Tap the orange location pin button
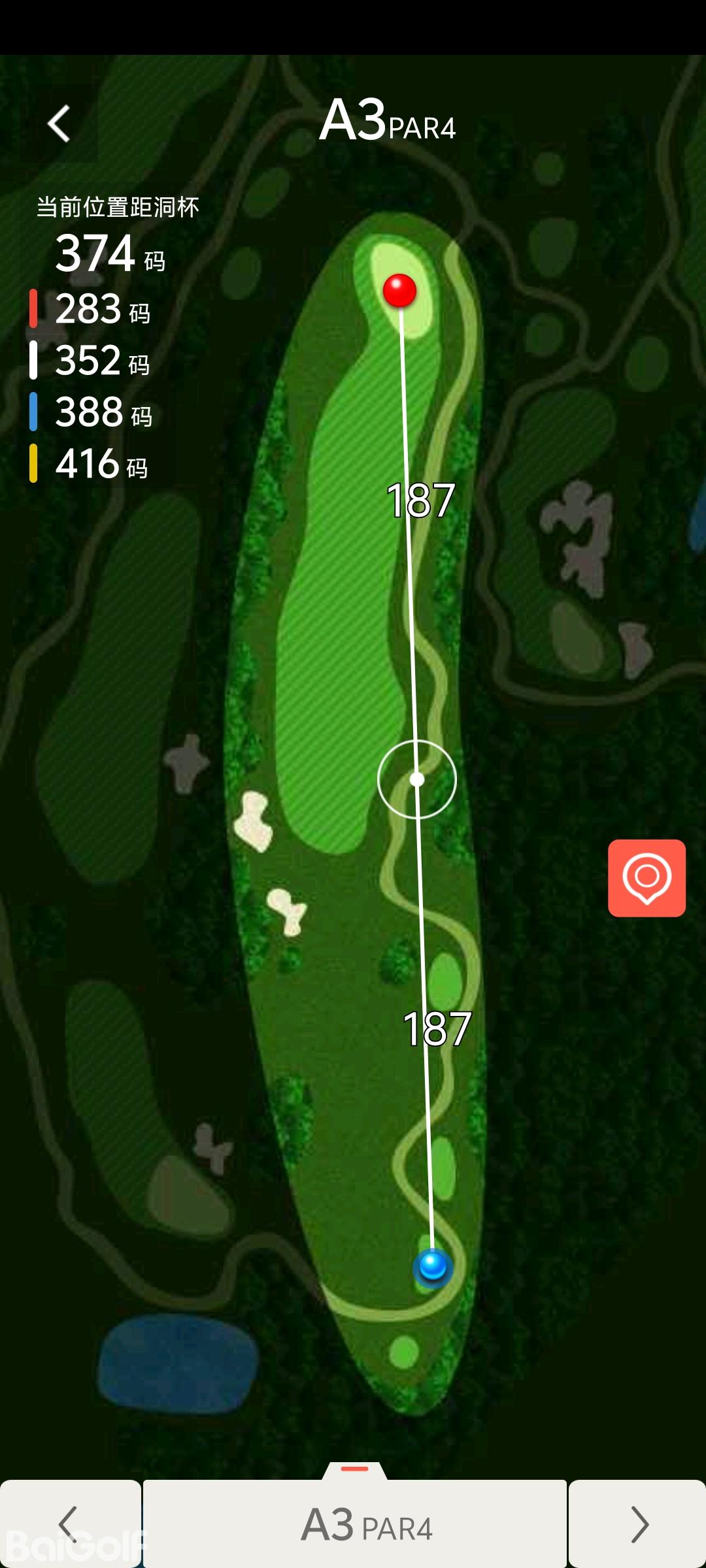Image resolution: width=706 pixels, height=1568 pixels. click(x=647, y=878)
